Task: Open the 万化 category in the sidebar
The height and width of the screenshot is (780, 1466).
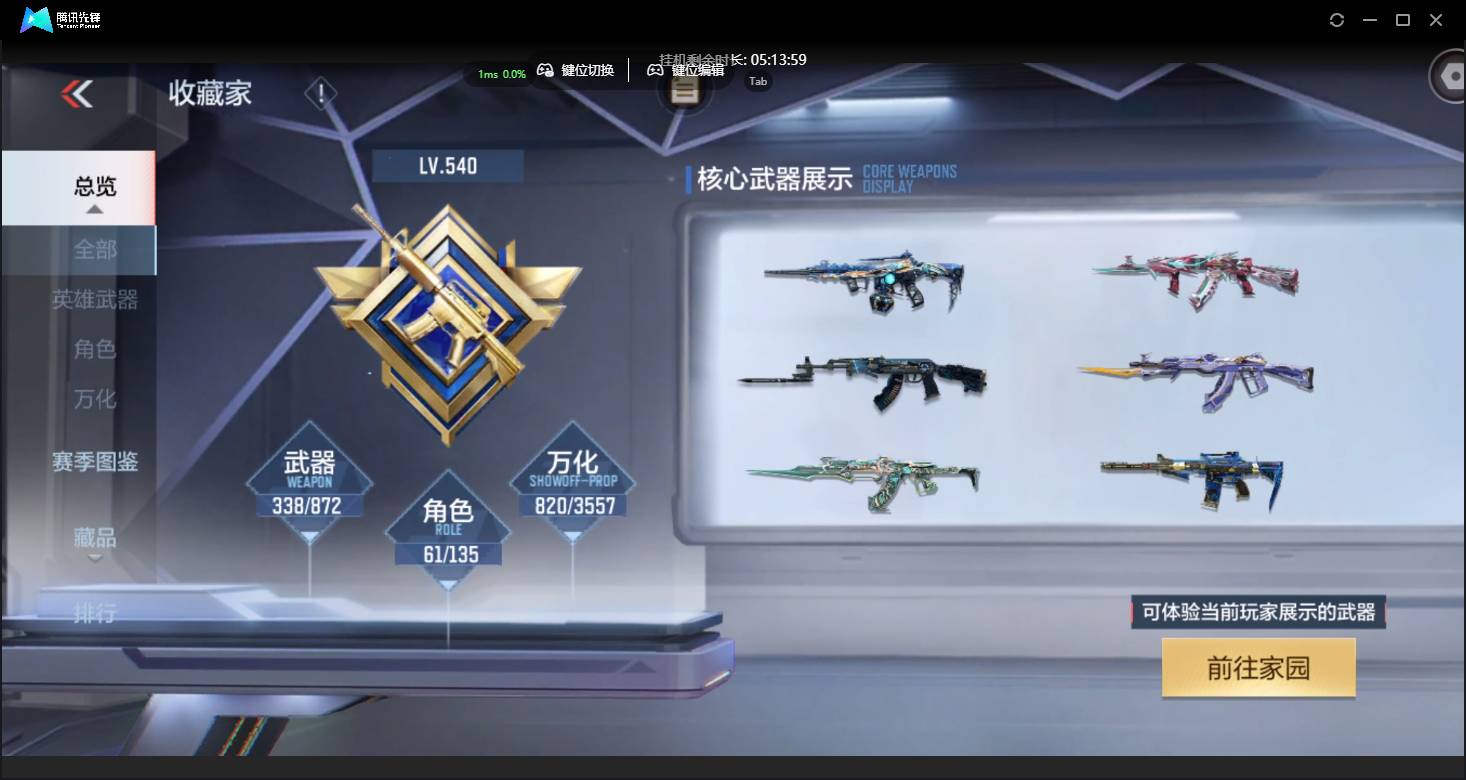Action: [95, 398]
